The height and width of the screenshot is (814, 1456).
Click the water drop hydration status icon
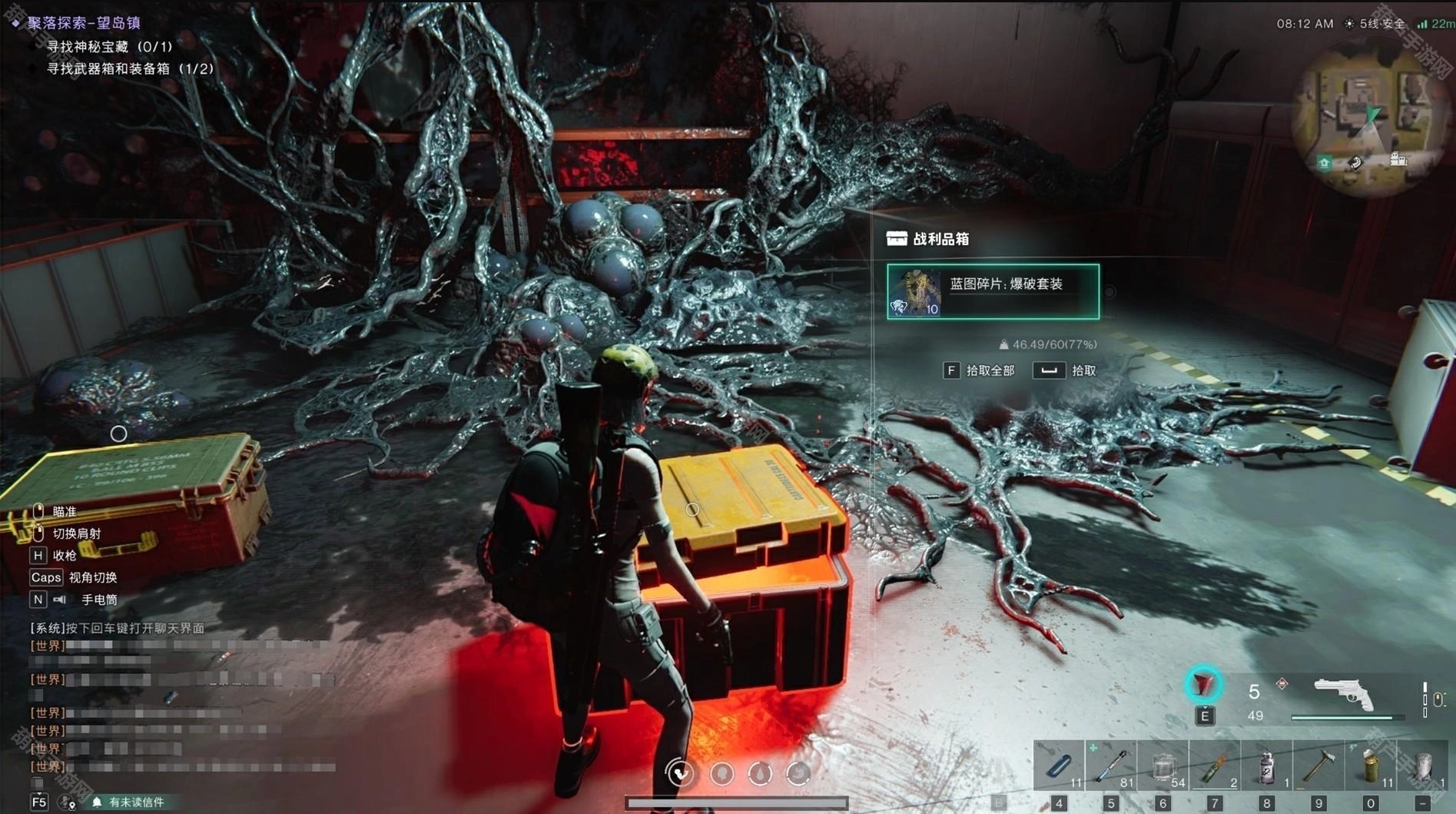(760, 773)
